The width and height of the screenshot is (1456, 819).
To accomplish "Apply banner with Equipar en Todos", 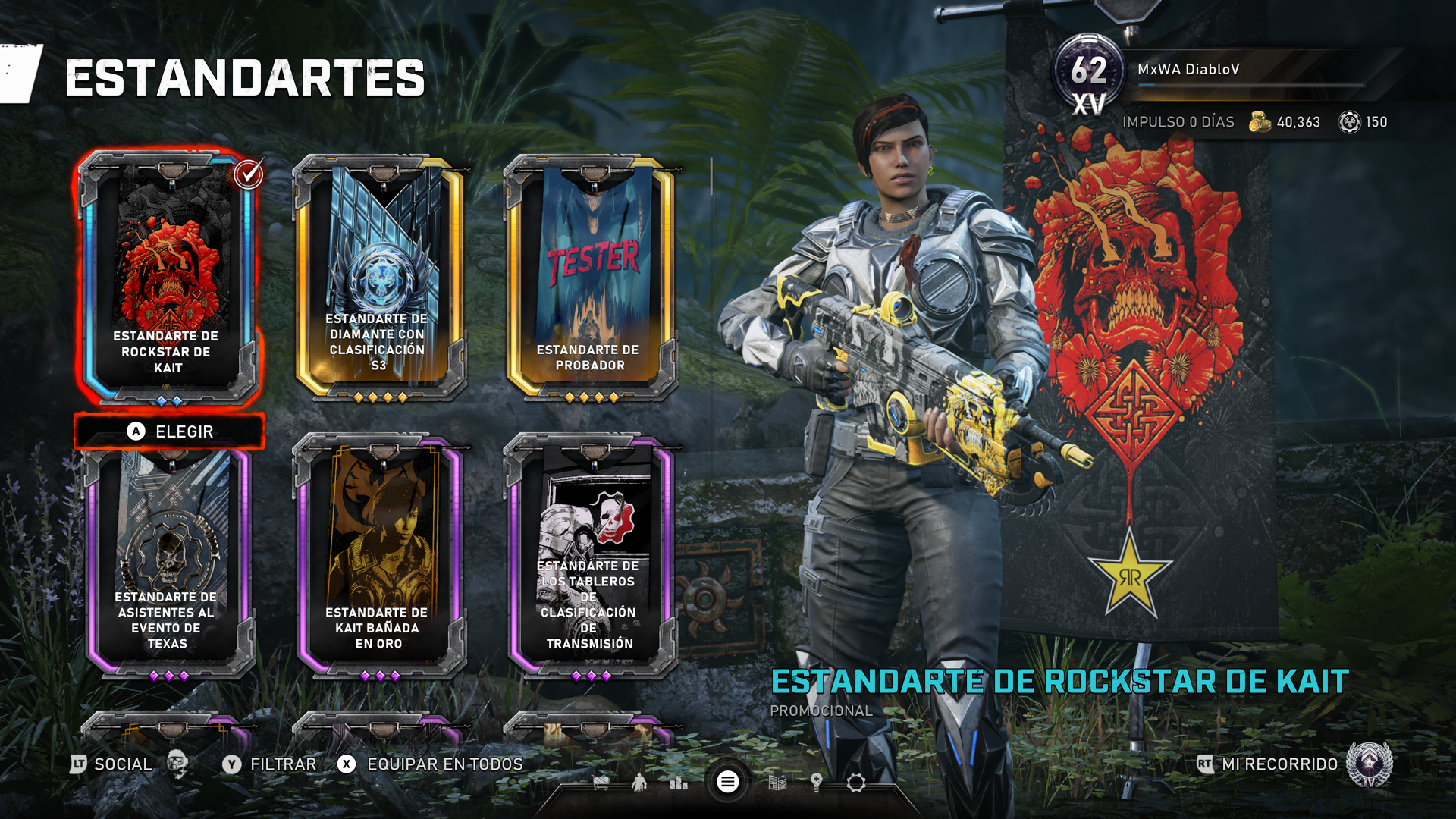I will [x=431, y=764].
